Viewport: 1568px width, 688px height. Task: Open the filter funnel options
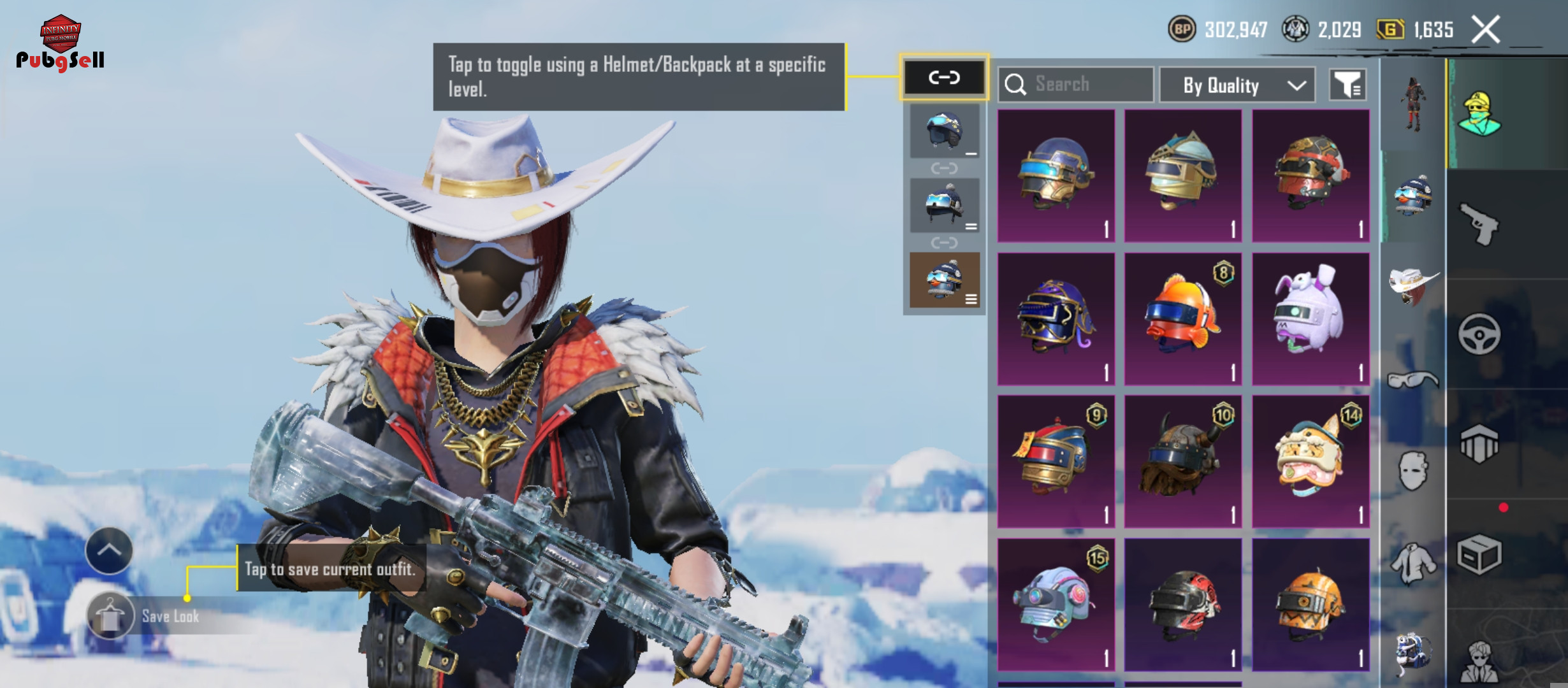pyautogui.click(x=1347, y=85)
